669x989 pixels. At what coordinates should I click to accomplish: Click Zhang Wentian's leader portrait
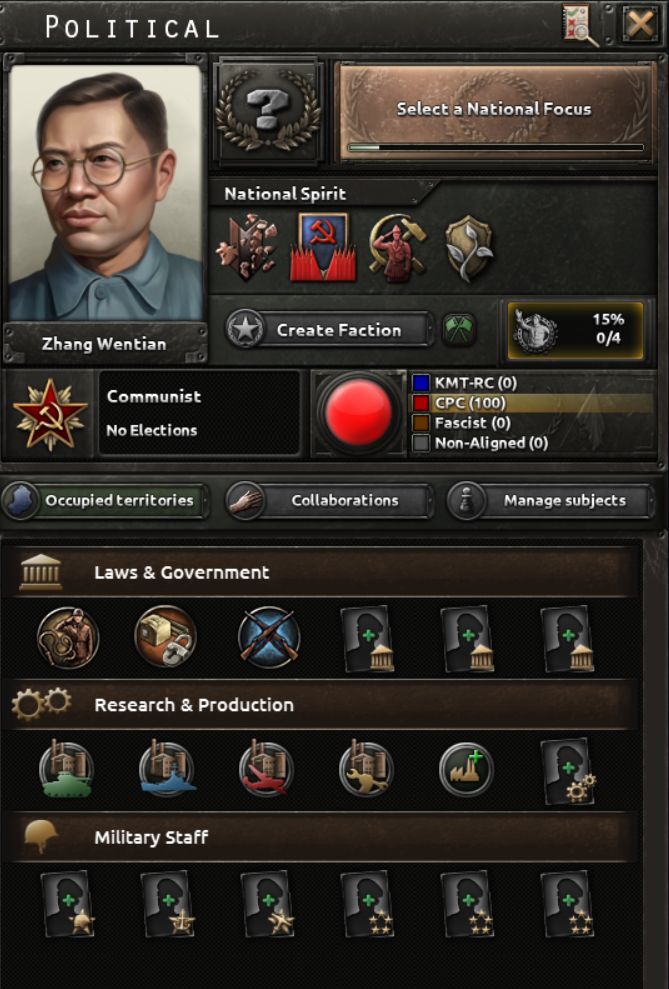click(106, 193)
